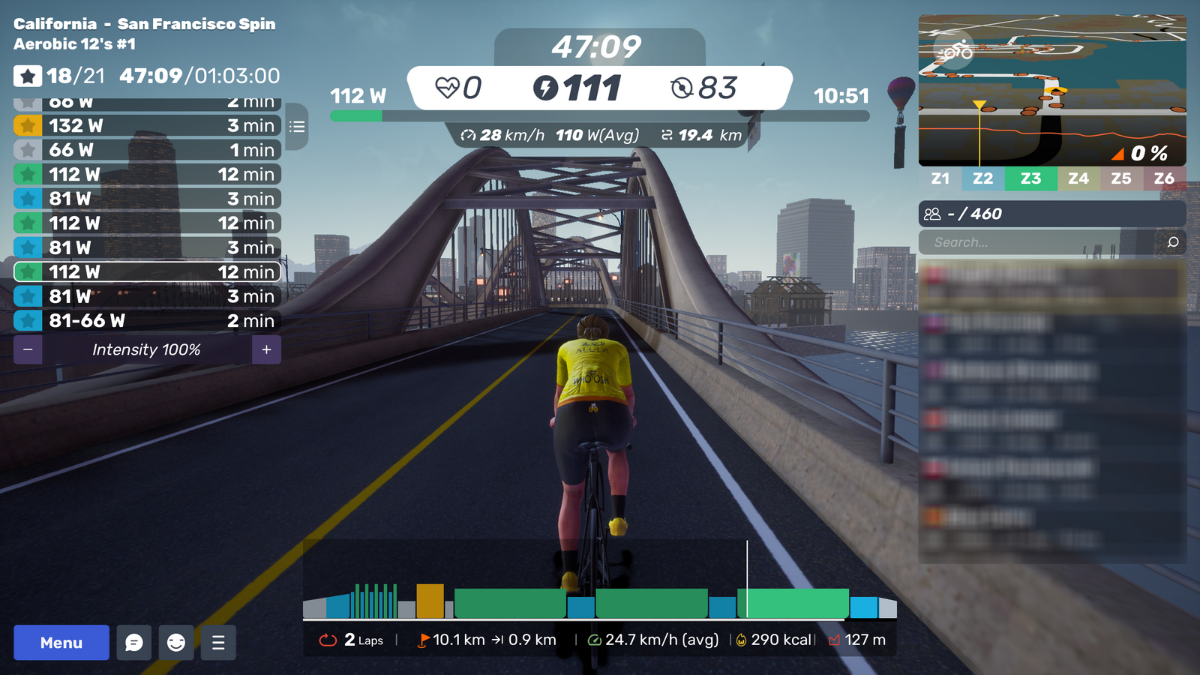1200x675 pixels.
Task: Open the chat message bubble icon
Action: point(134,643)
